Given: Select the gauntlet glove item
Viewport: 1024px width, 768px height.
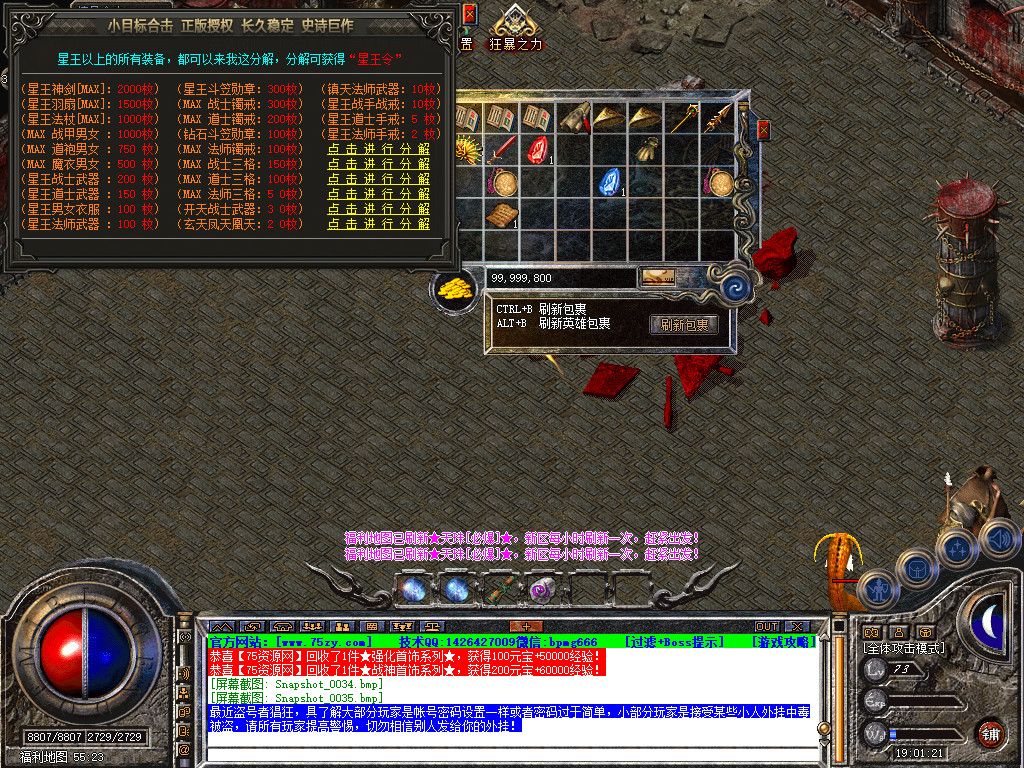Looking at the screenshot, I should tap(647, 151).
